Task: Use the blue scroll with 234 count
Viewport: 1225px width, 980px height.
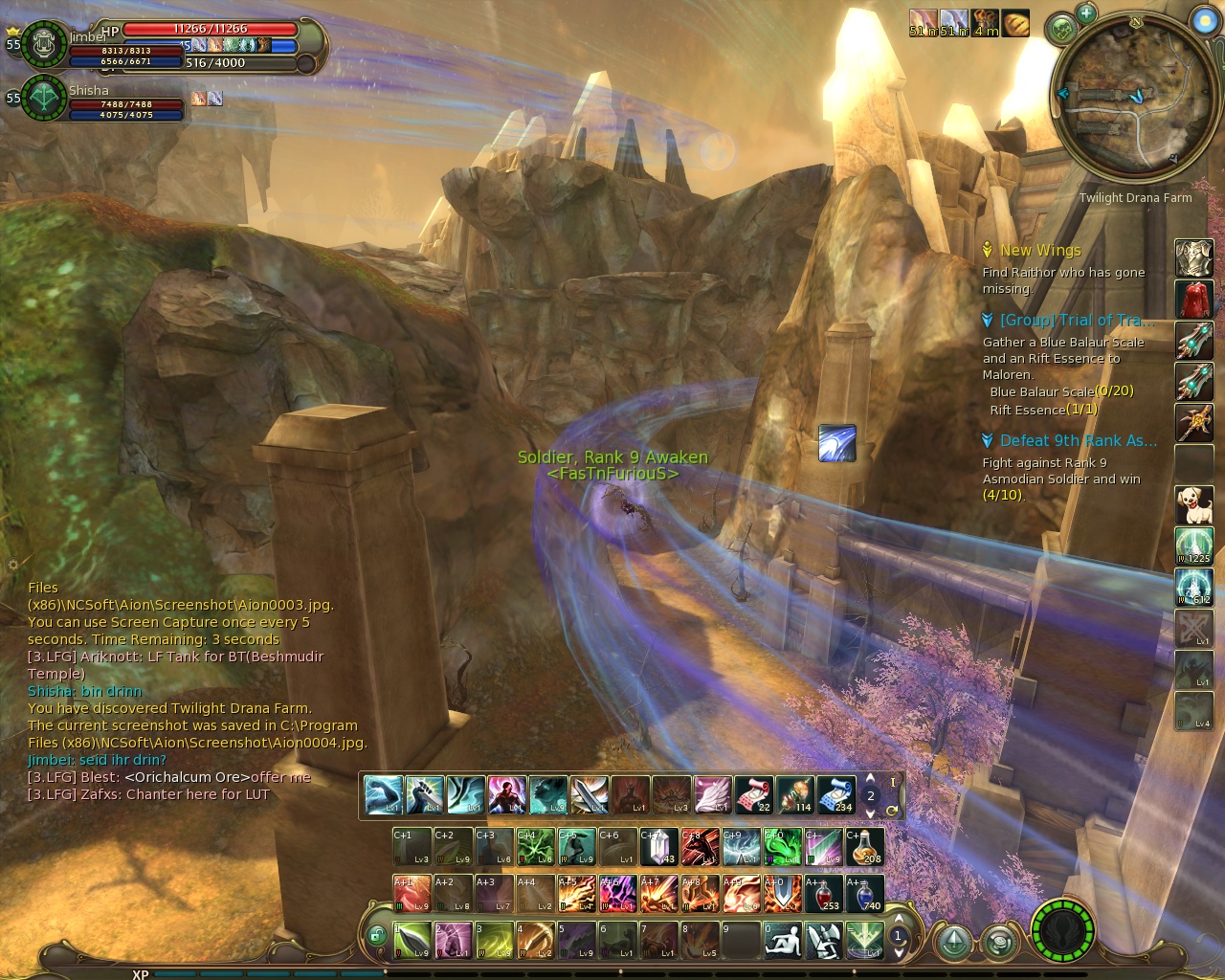Action: [x=835, y=794]
